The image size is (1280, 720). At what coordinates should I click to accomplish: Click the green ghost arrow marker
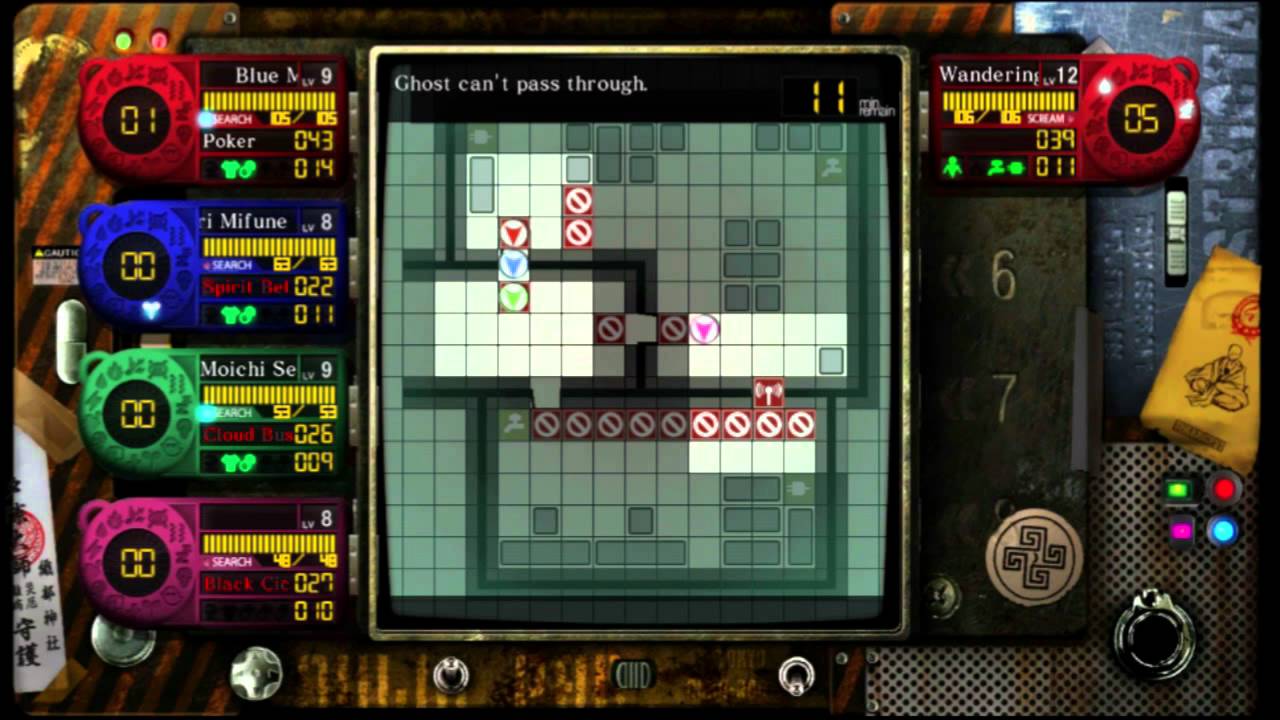click(513, 296)
